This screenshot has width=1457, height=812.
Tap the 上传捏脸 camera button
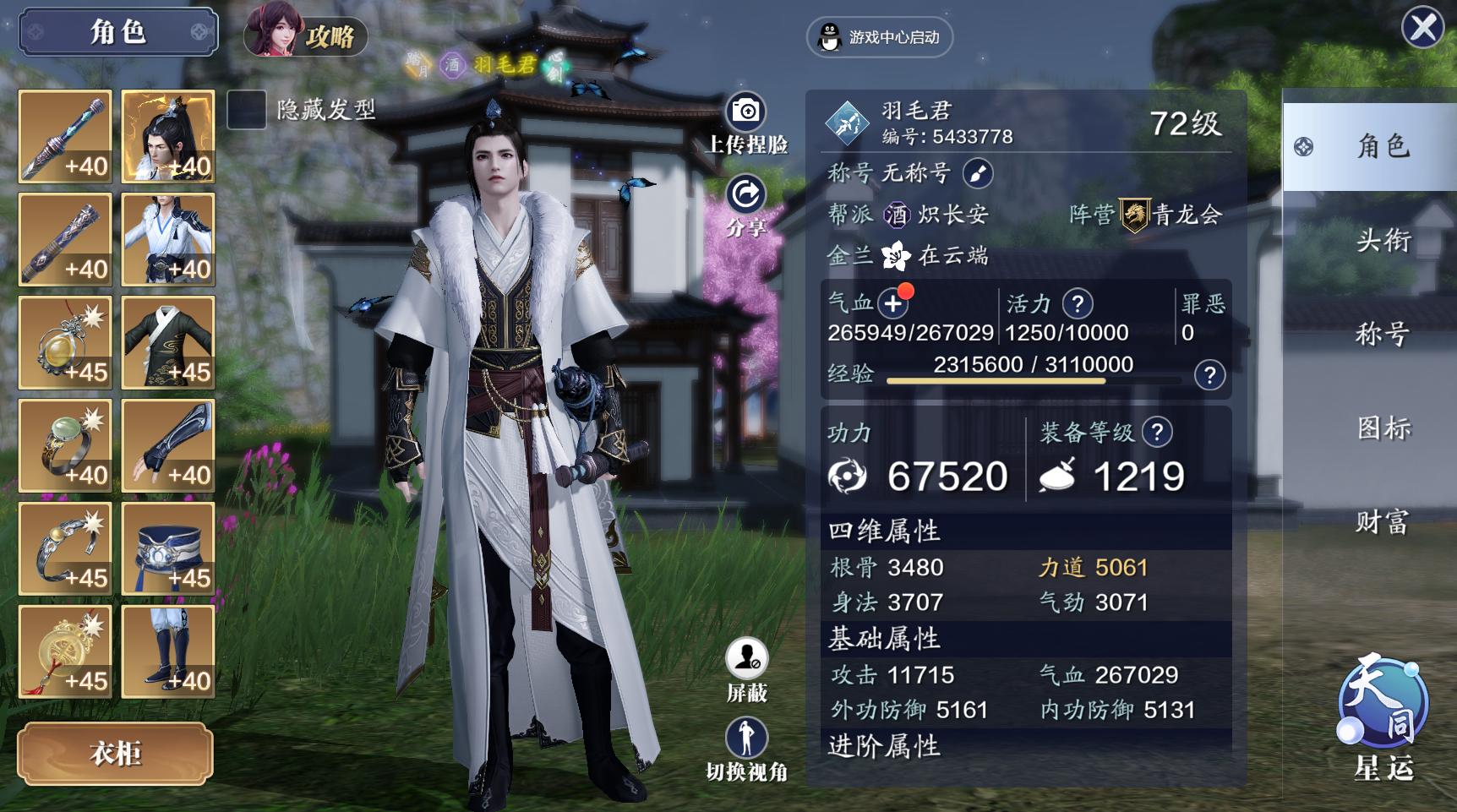click(745, 112)
